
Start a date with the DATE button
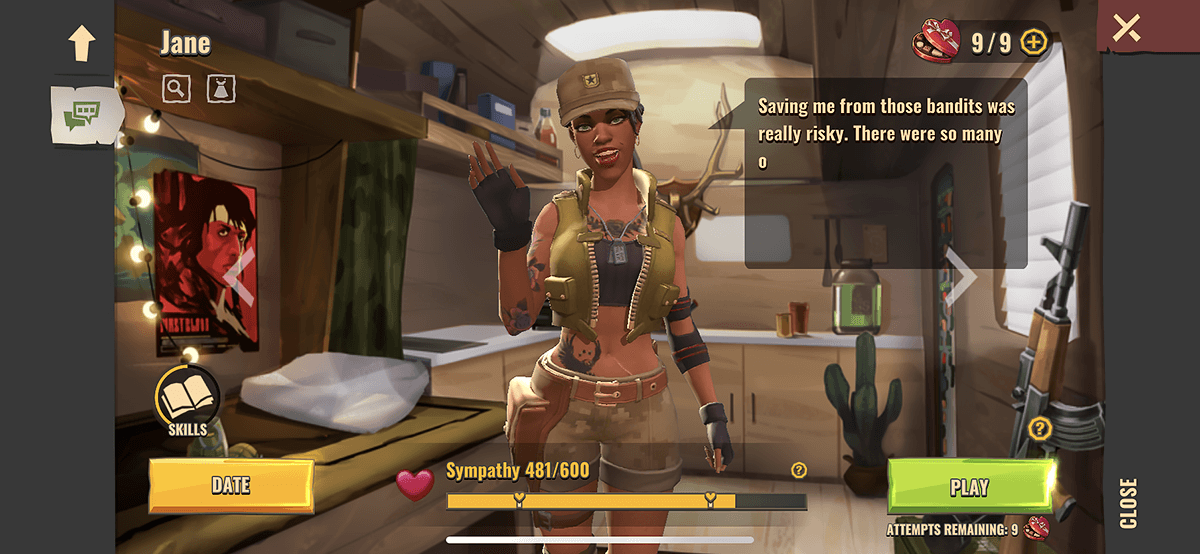pyautogui.click(x=231, y=486)
